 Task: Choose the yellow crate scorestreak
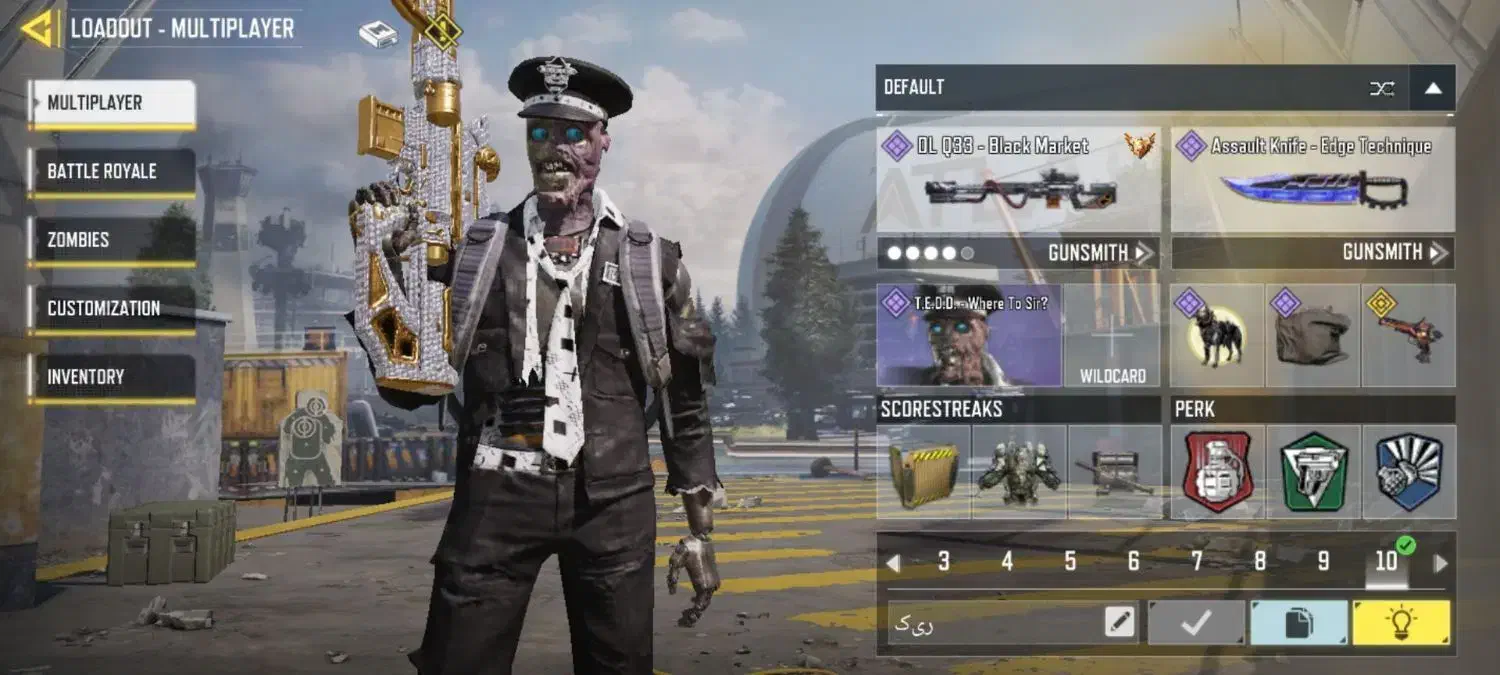pos(922,472)
